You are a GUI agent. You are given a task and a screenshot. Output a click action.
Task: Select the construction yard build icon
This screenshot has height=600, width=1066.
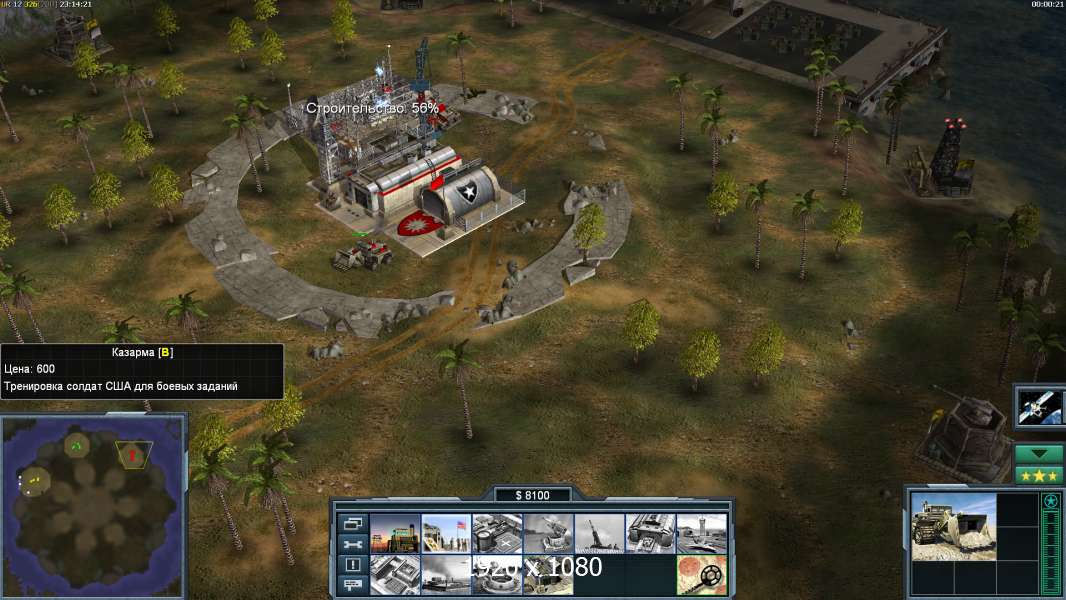pos(394,574)
